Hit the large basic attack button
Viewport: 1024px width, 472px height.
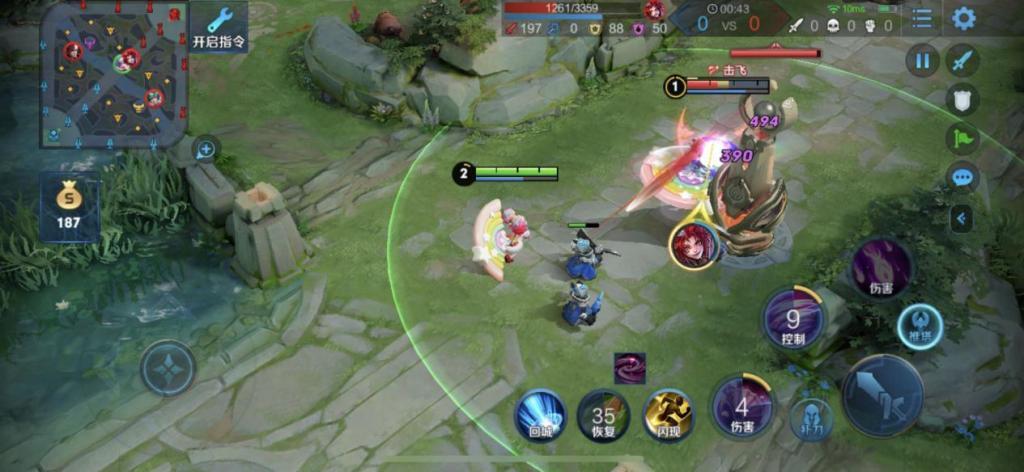tap(882, 395)
